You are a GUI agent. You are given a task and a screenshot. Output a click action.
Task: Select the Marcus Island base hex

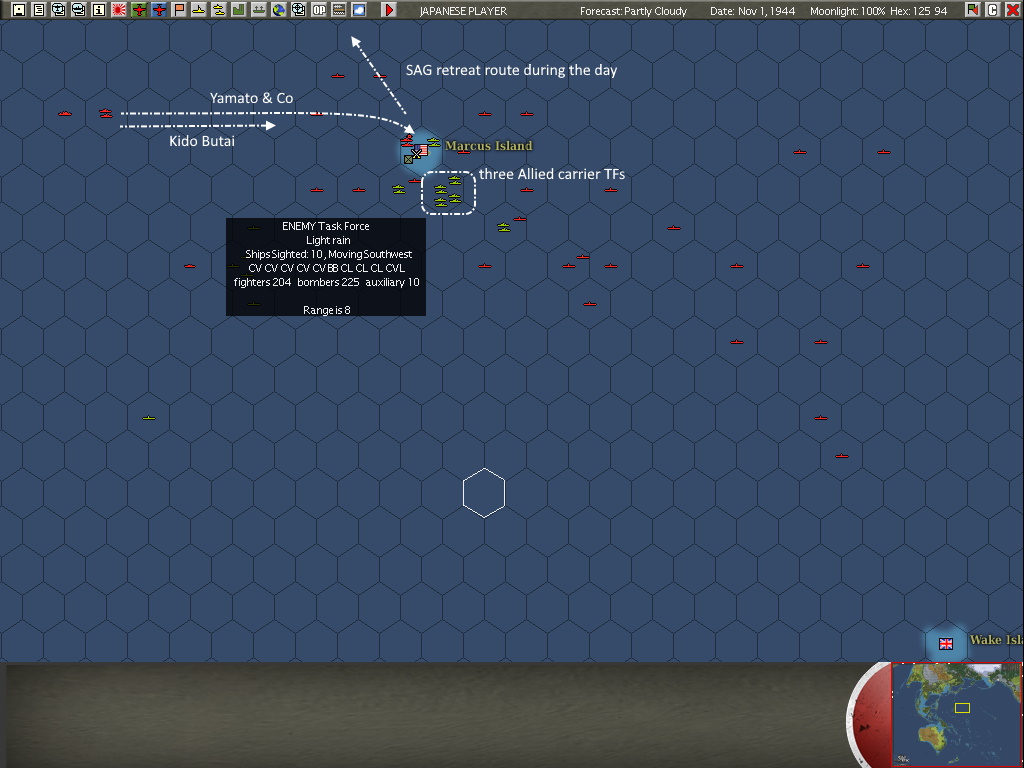(421, 150)
